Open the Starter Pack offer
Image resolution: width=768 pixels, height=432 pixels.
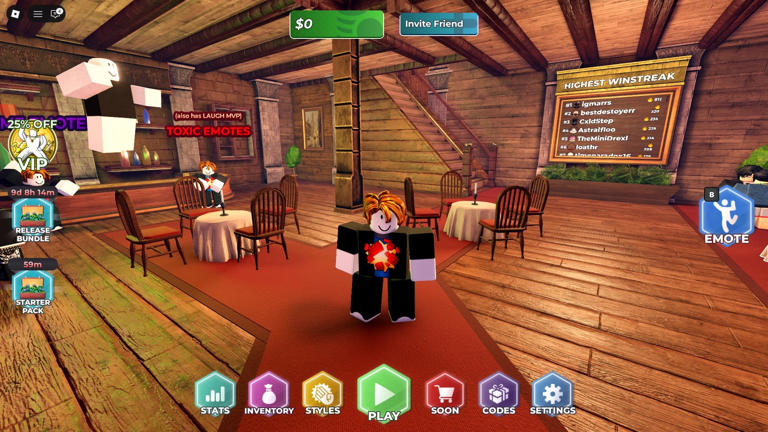point(32,292)
